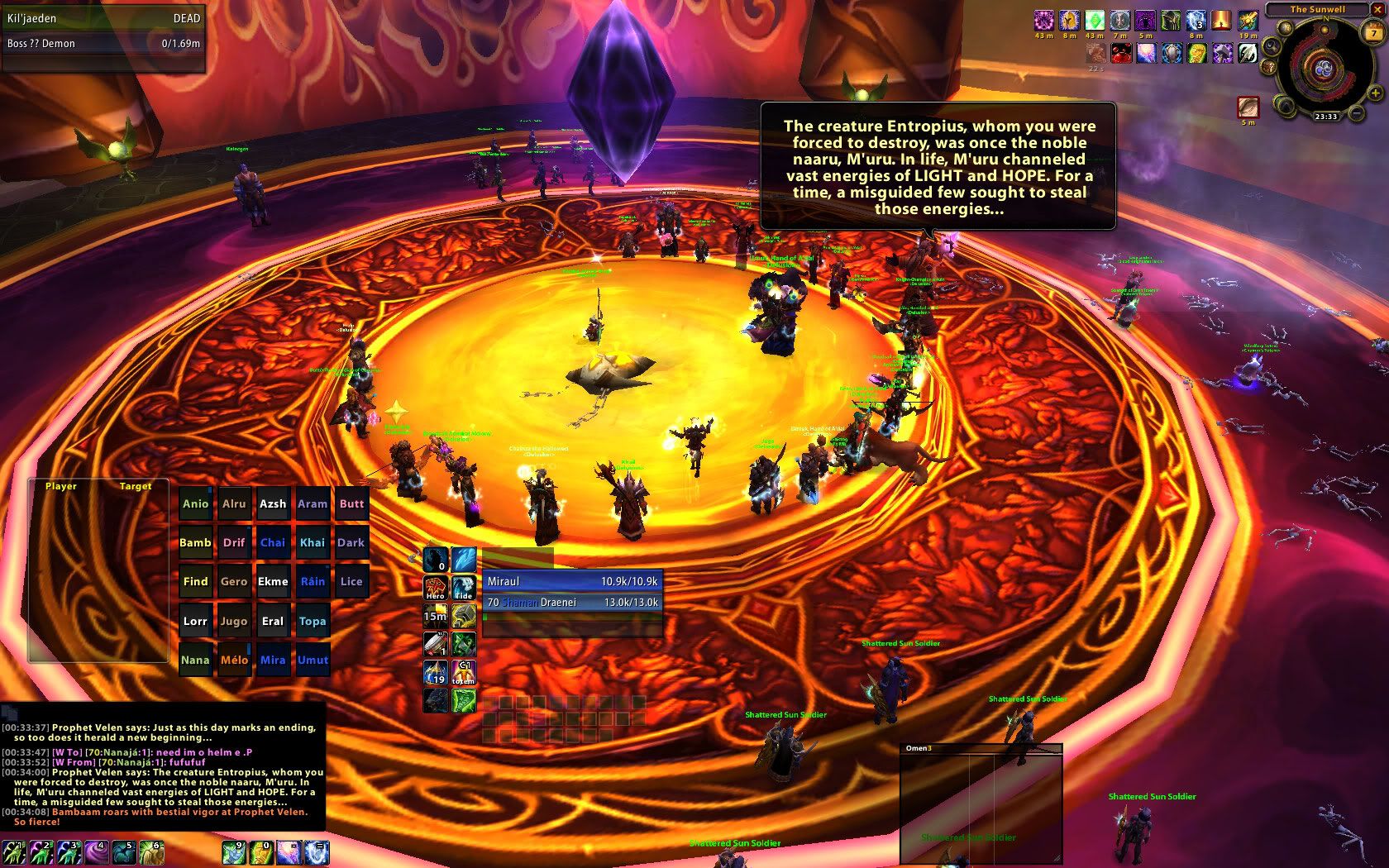Activate the totem macro icon

pyautogui.click(x=464, y=672)
